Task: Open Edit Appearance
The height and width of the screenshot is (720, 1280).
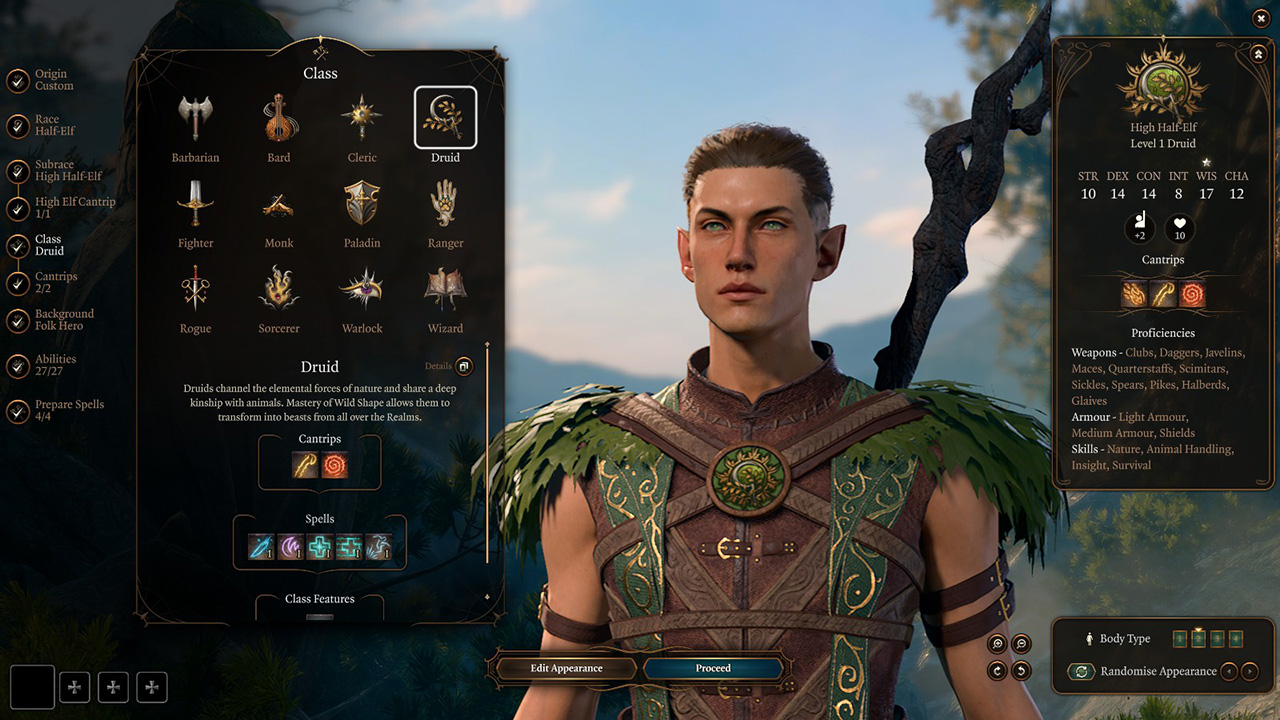Action: point(566,668)
